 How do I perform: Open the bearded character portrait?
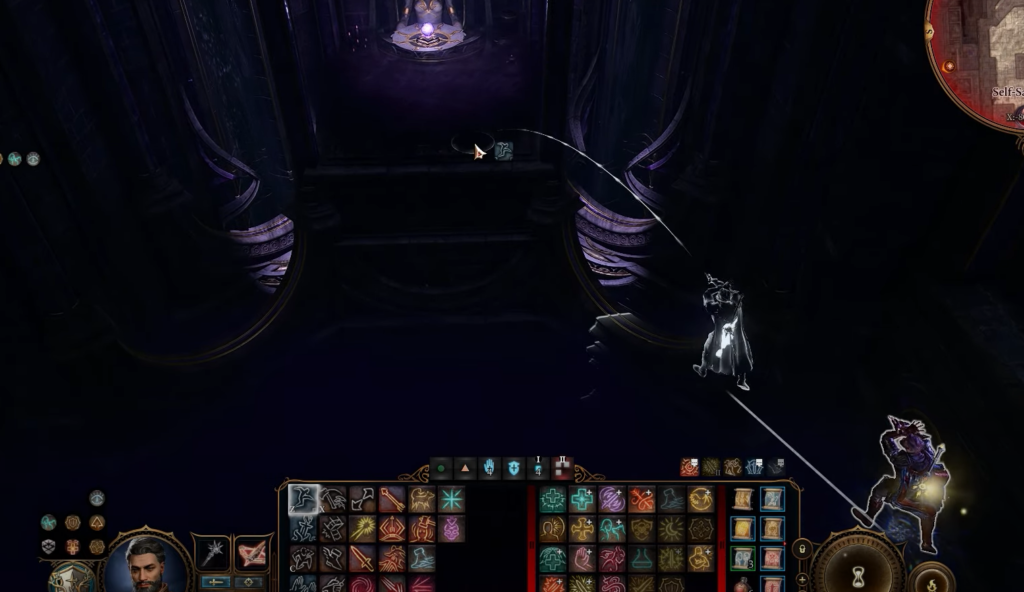(146, 562)
